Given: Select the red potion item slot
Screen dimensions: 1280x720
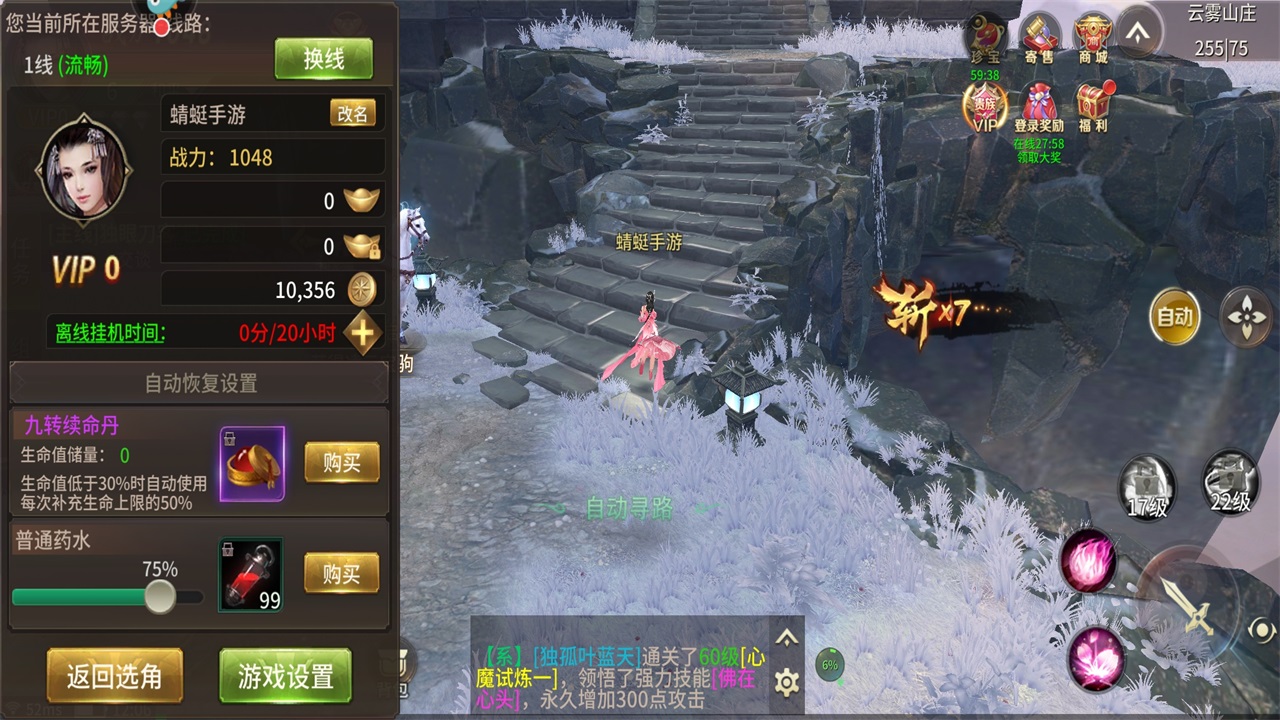Looking at the screenshot, I should (250, 574).
